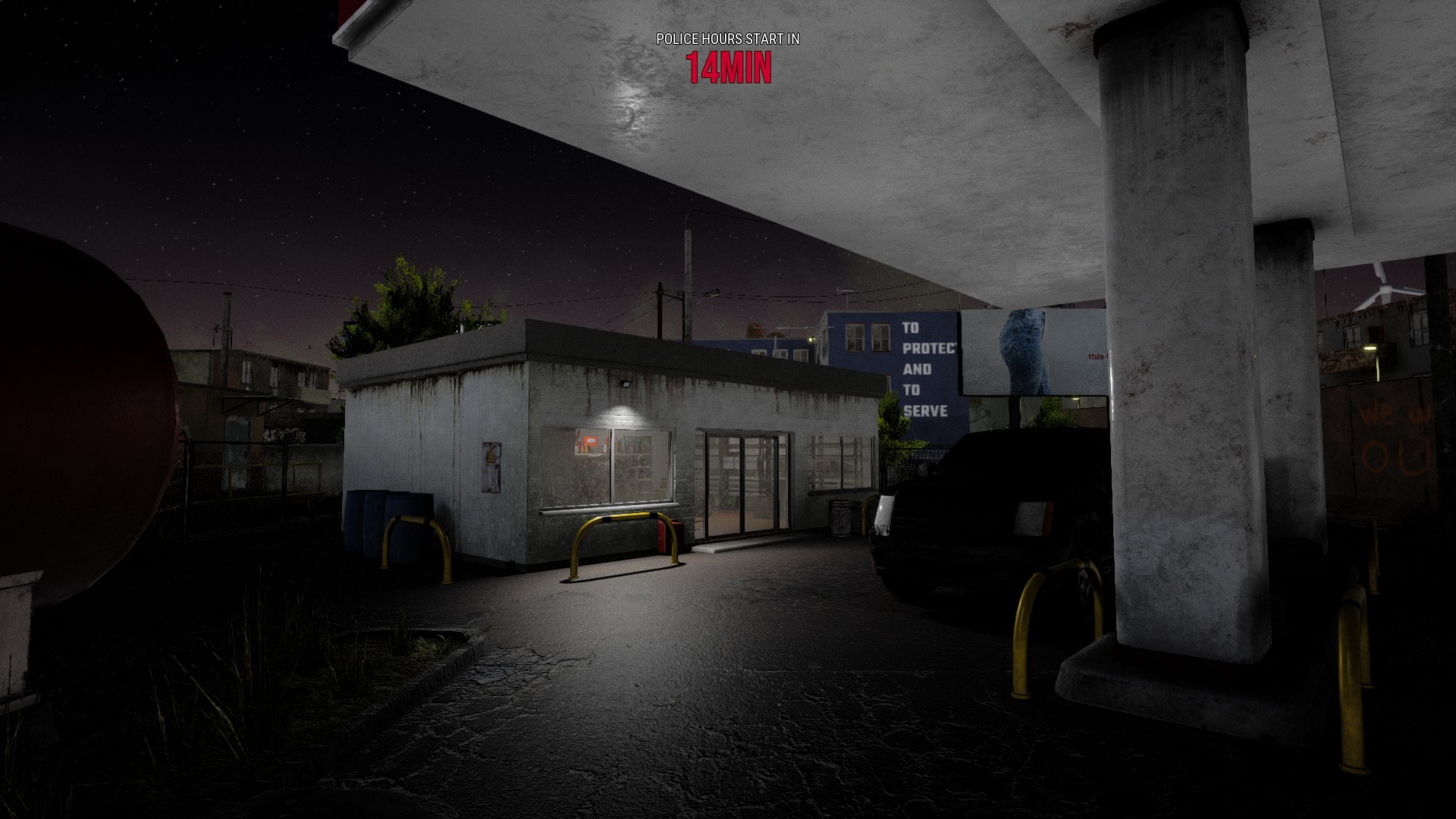Click the yellow warning sign on the store wall
The height and width of the screenshot is (819, 1456).
click(491, 460)
